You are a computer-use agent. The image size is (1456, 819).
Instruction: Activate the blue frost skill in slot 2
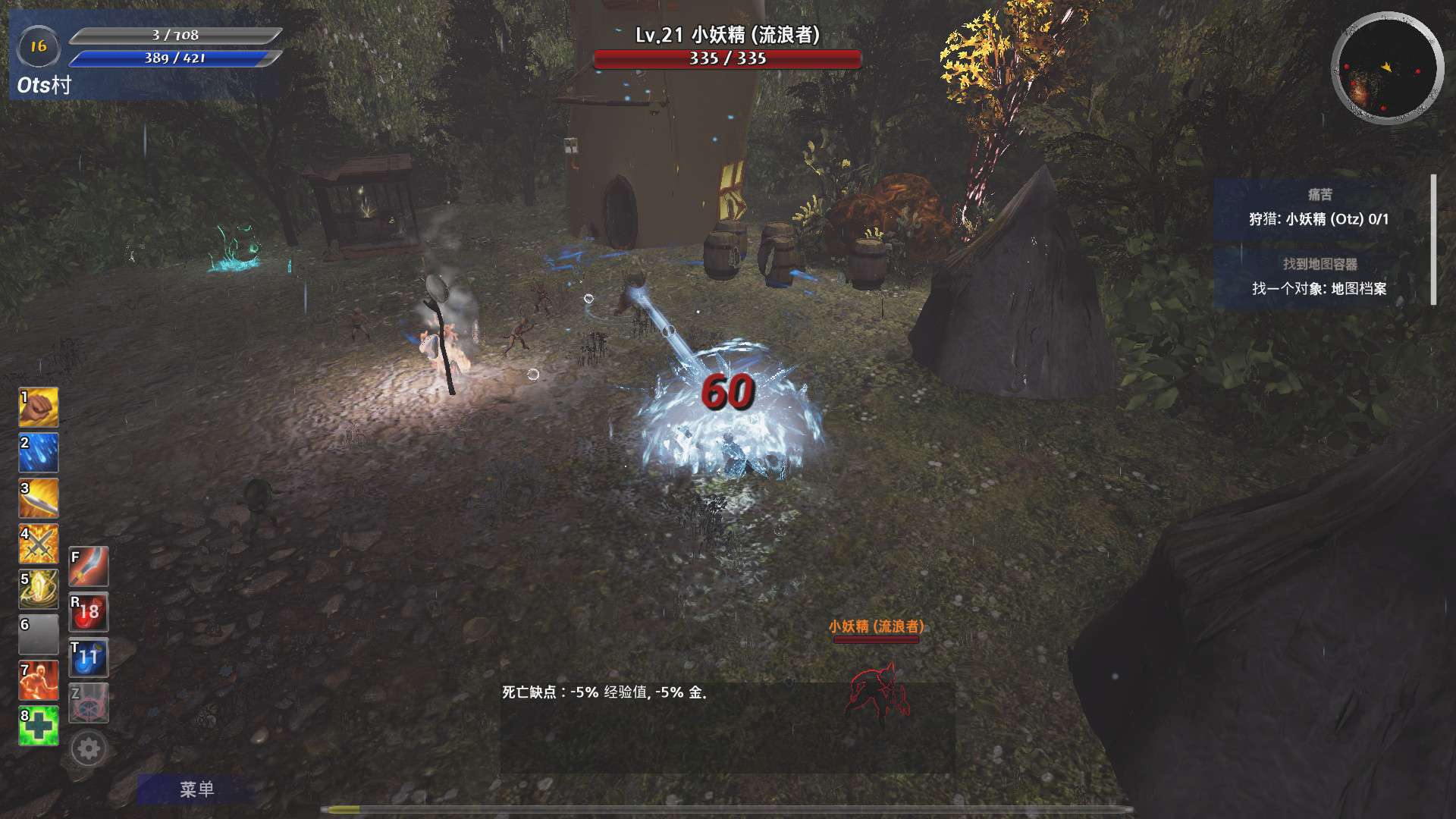38,453
